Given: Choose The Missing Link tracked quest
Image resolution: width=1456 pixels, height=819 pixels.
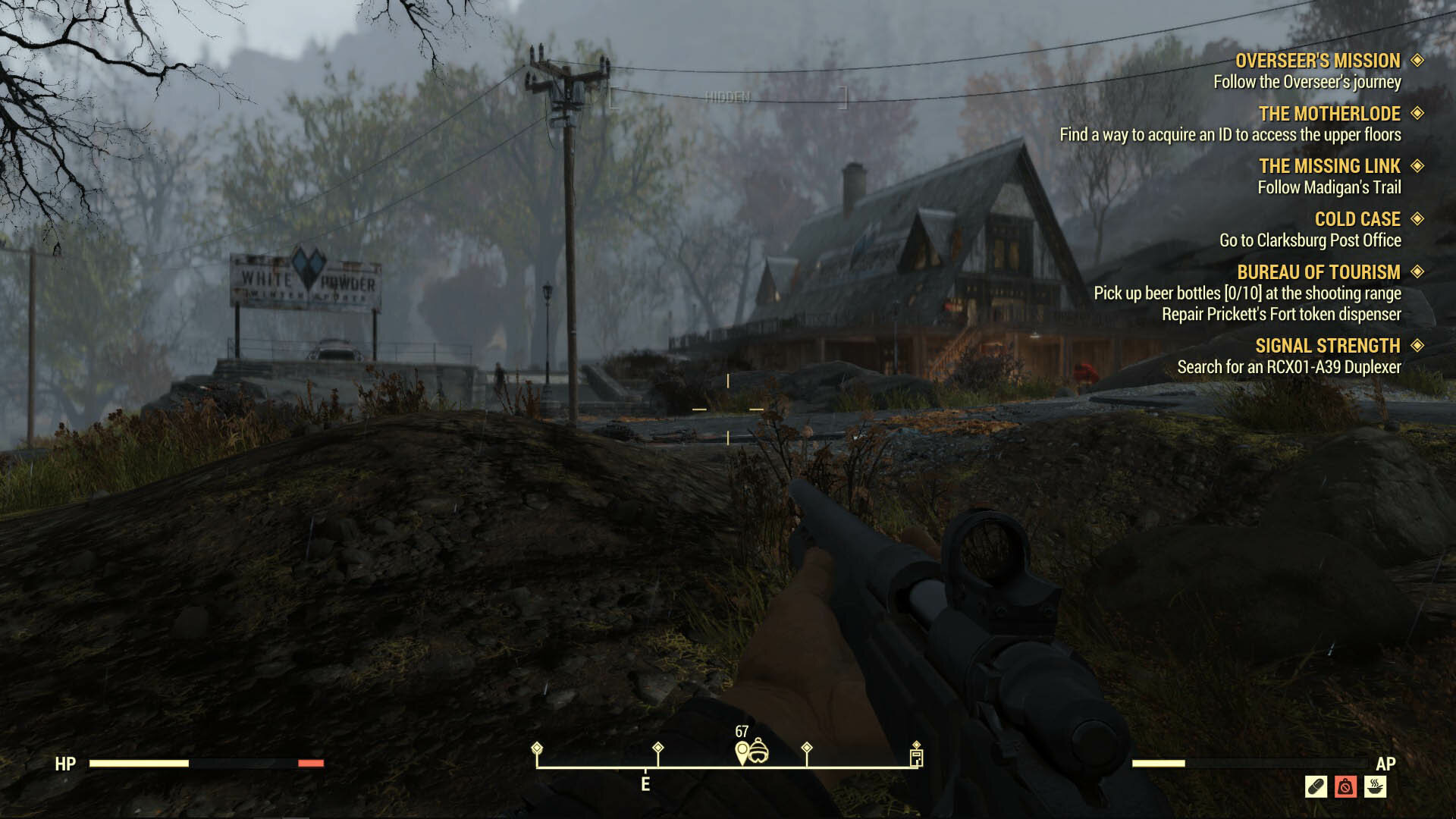Looking at the screenshot, I should click(x=1329, y=166).
